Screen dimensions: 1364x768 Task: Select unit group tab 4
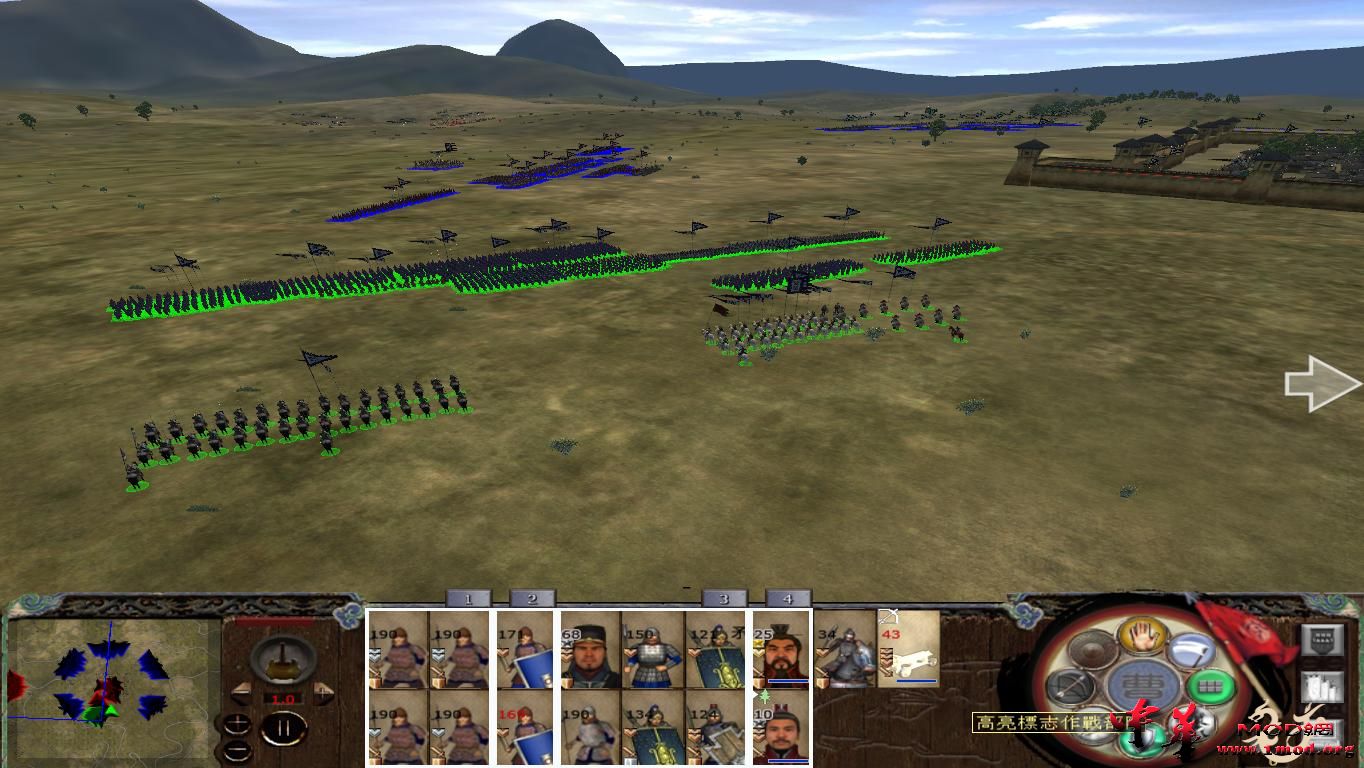pos(789,599)
